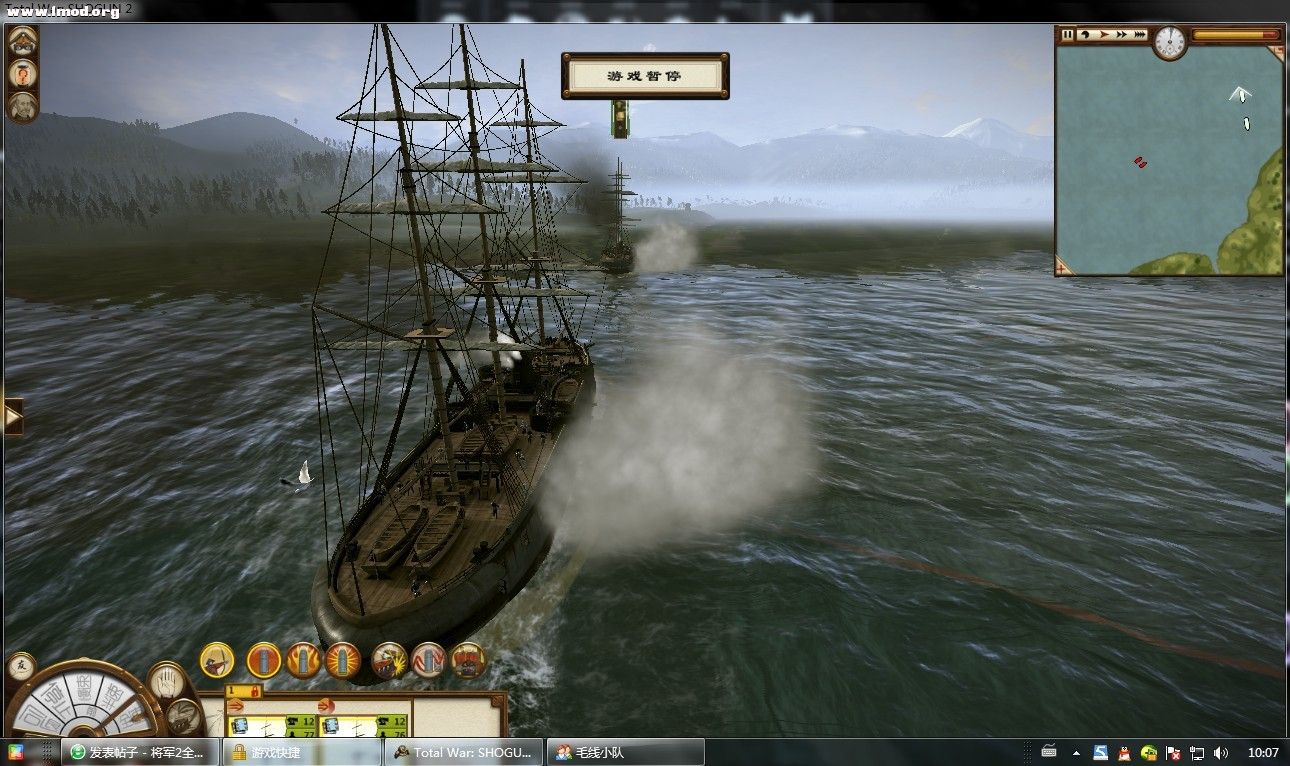Choose double-arrow fast forward speed
The width and height of the screenshot is (1290, 766).
coord(1121,35)
